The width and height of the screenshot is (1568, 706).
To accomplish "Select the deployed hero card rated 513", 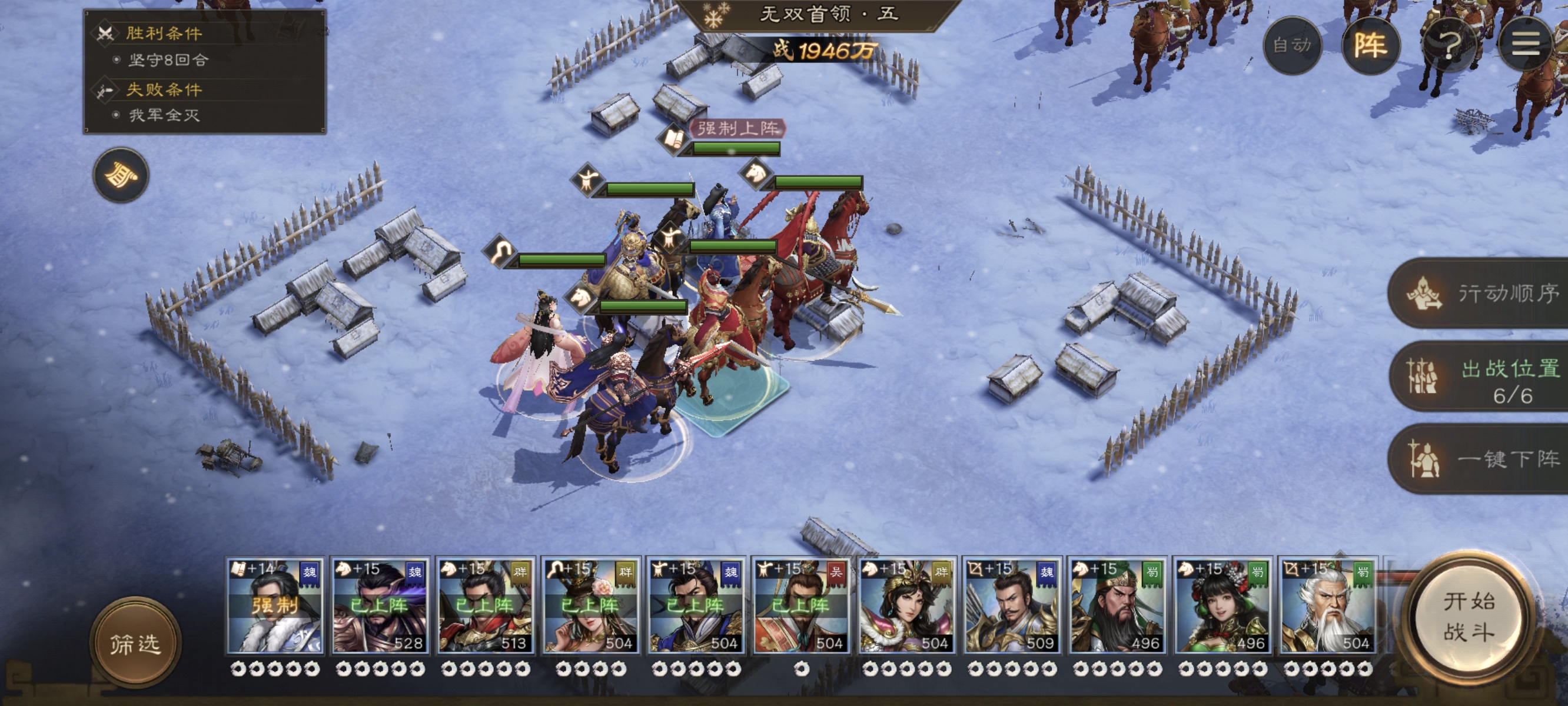I will pos(485,606).
